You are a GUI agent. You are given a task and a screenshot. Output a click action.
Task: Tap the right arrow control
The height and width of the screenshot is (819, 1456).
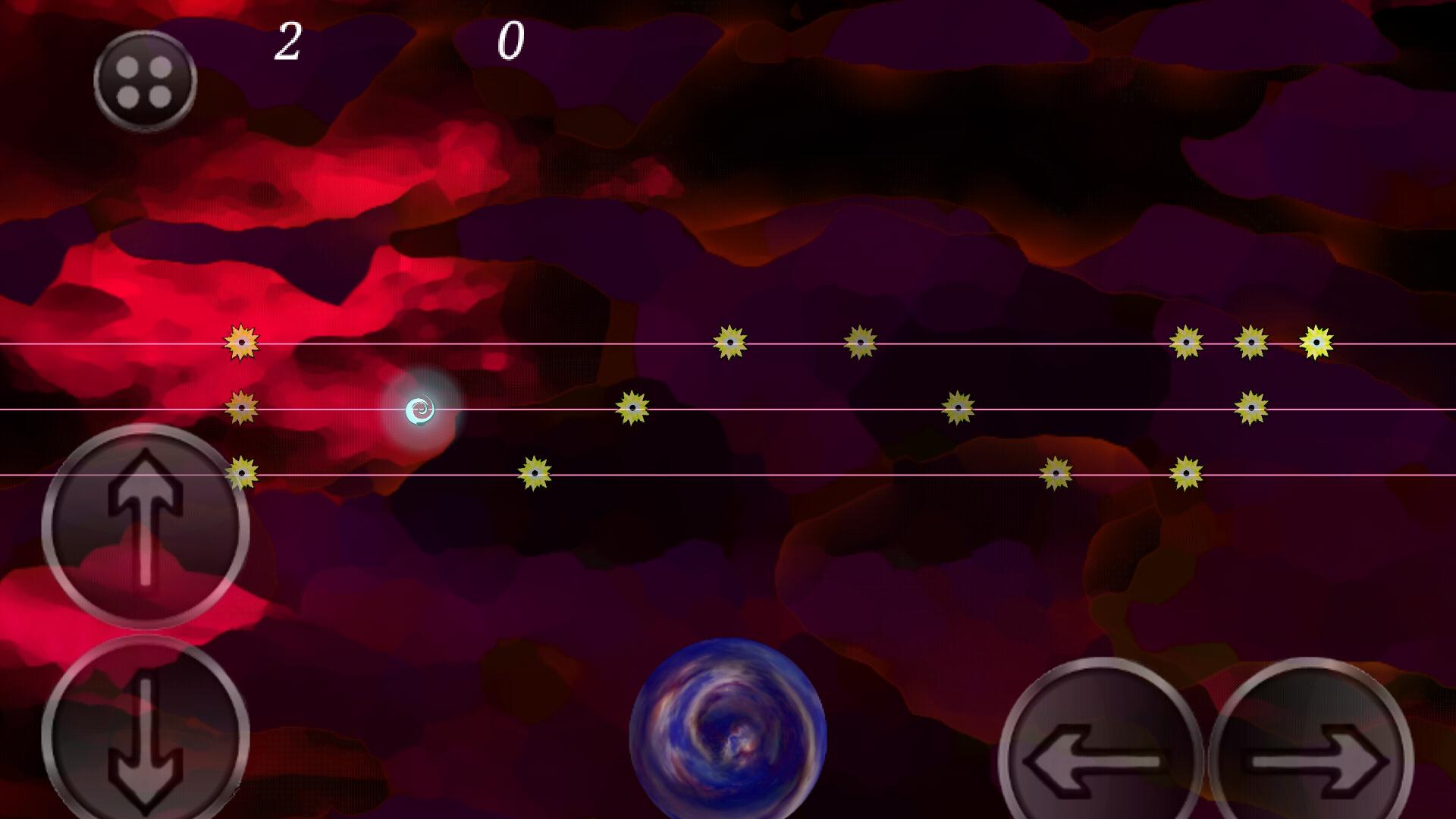tap(1312, 758)
